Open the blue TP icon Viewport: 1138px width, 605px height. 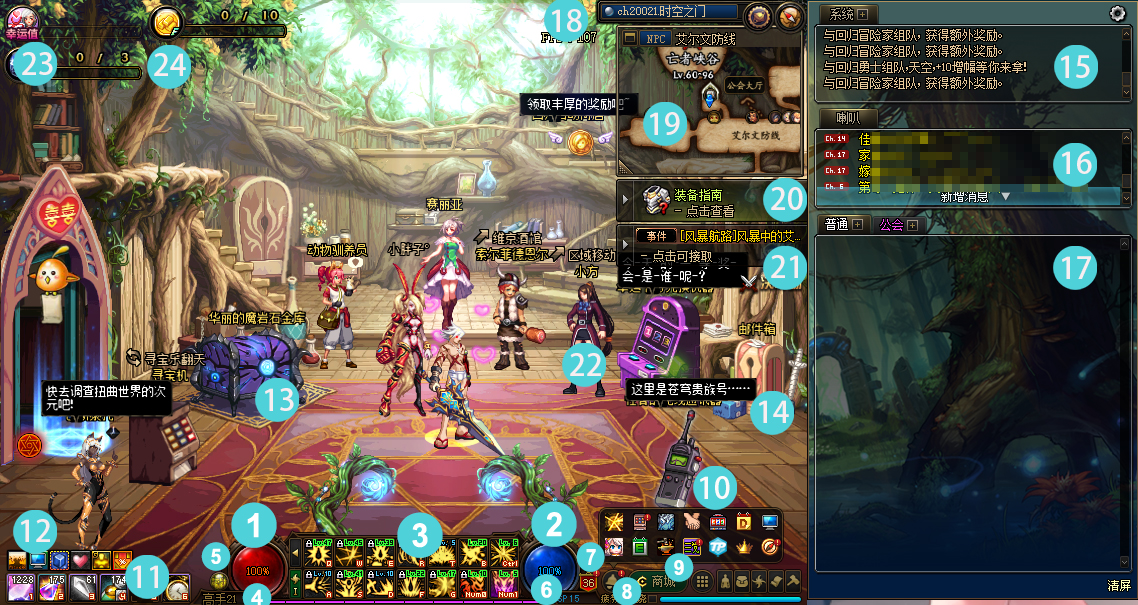click(718, 547)
